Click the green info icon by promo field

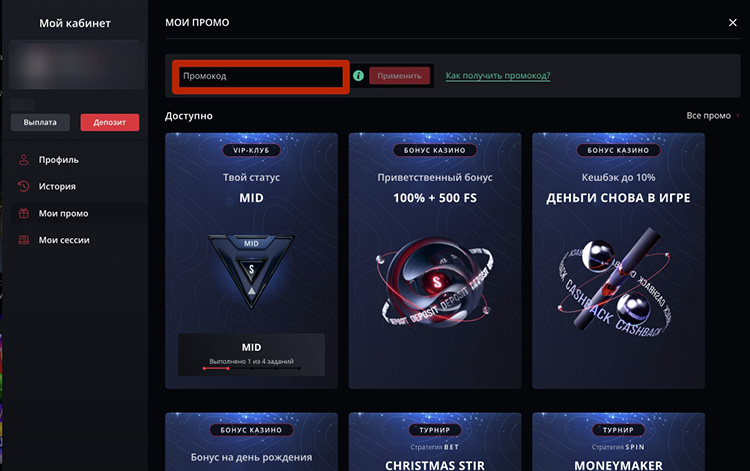point(358,76)
